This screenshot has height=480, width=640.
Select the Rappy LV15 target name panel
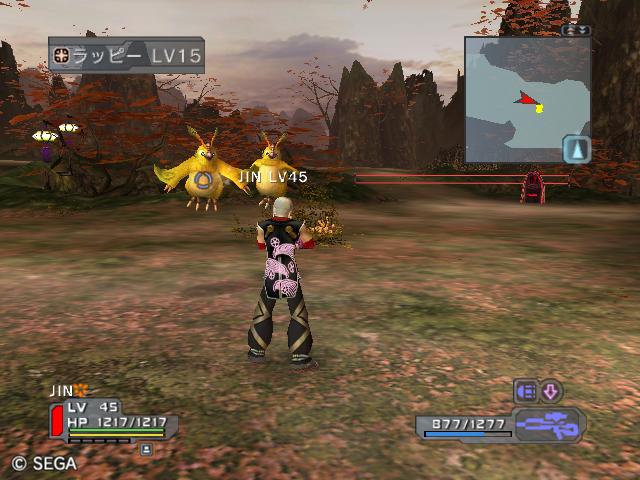coord(126,55)
